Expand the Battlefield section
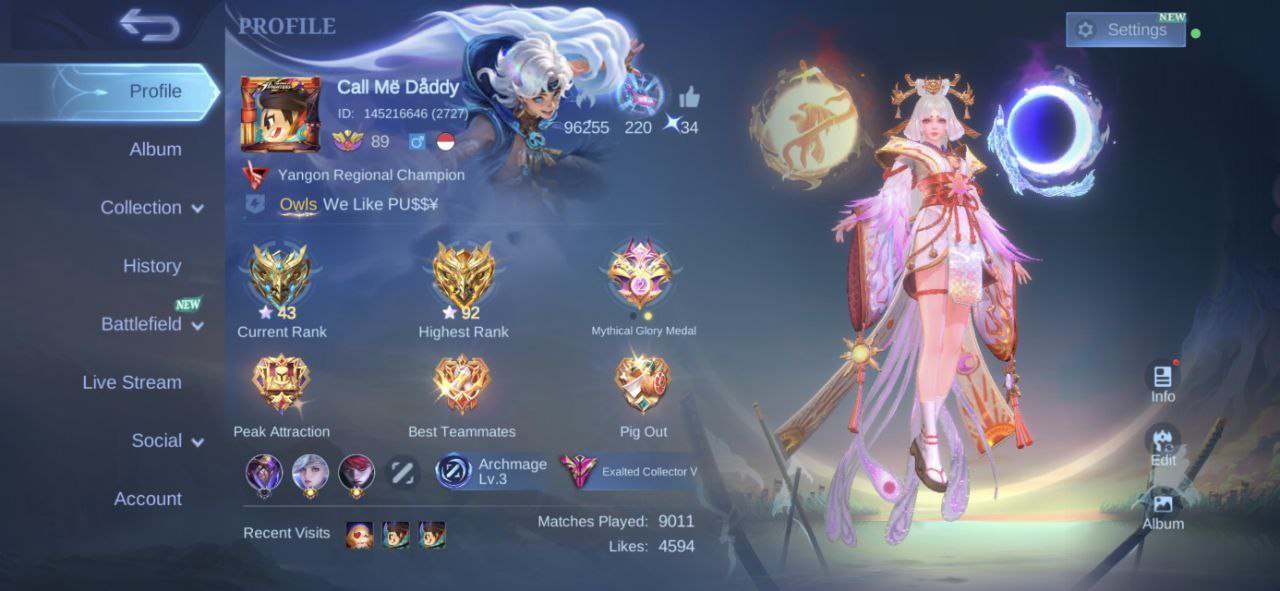Screen dimensions: 1280x591 click(x=152, y=324)
